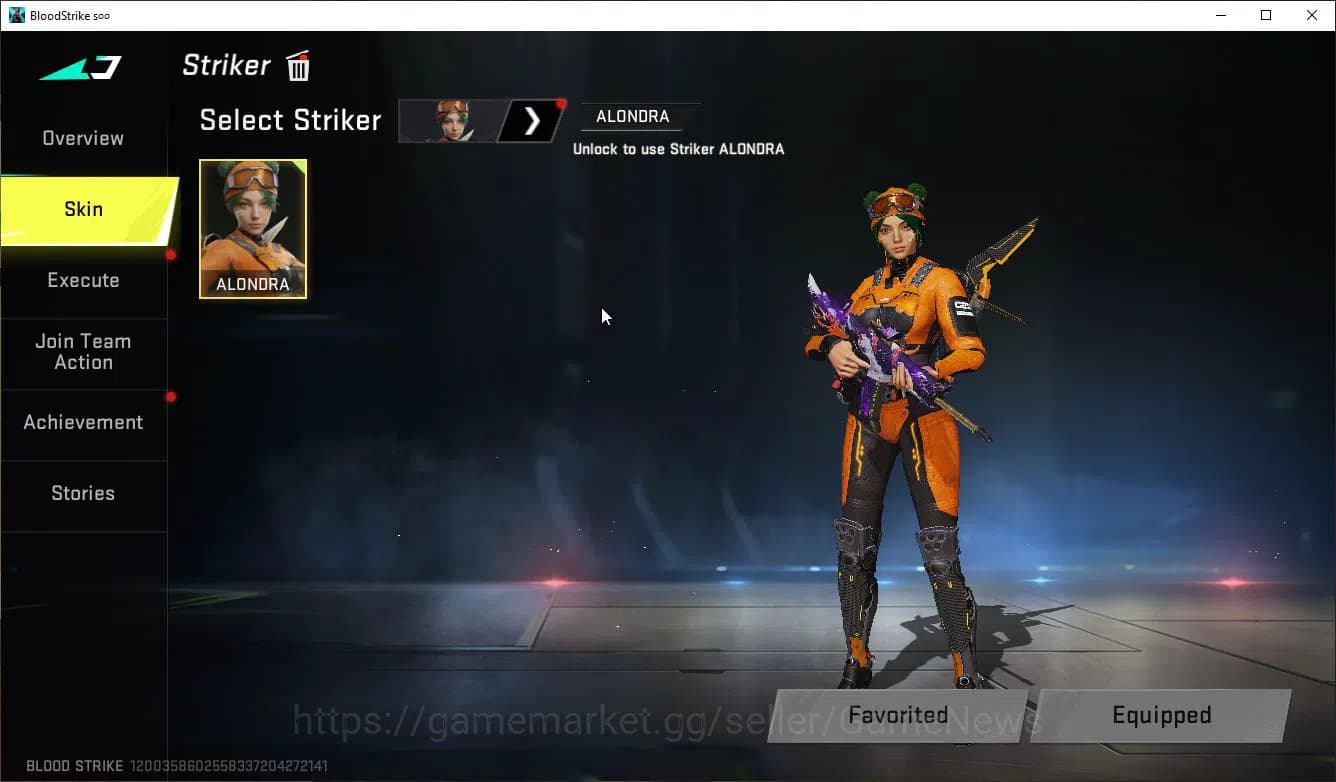Open the Join Team Action tab
This screenshot has width=1336, height=782.
pyautogui.click(x=84, y=352)
